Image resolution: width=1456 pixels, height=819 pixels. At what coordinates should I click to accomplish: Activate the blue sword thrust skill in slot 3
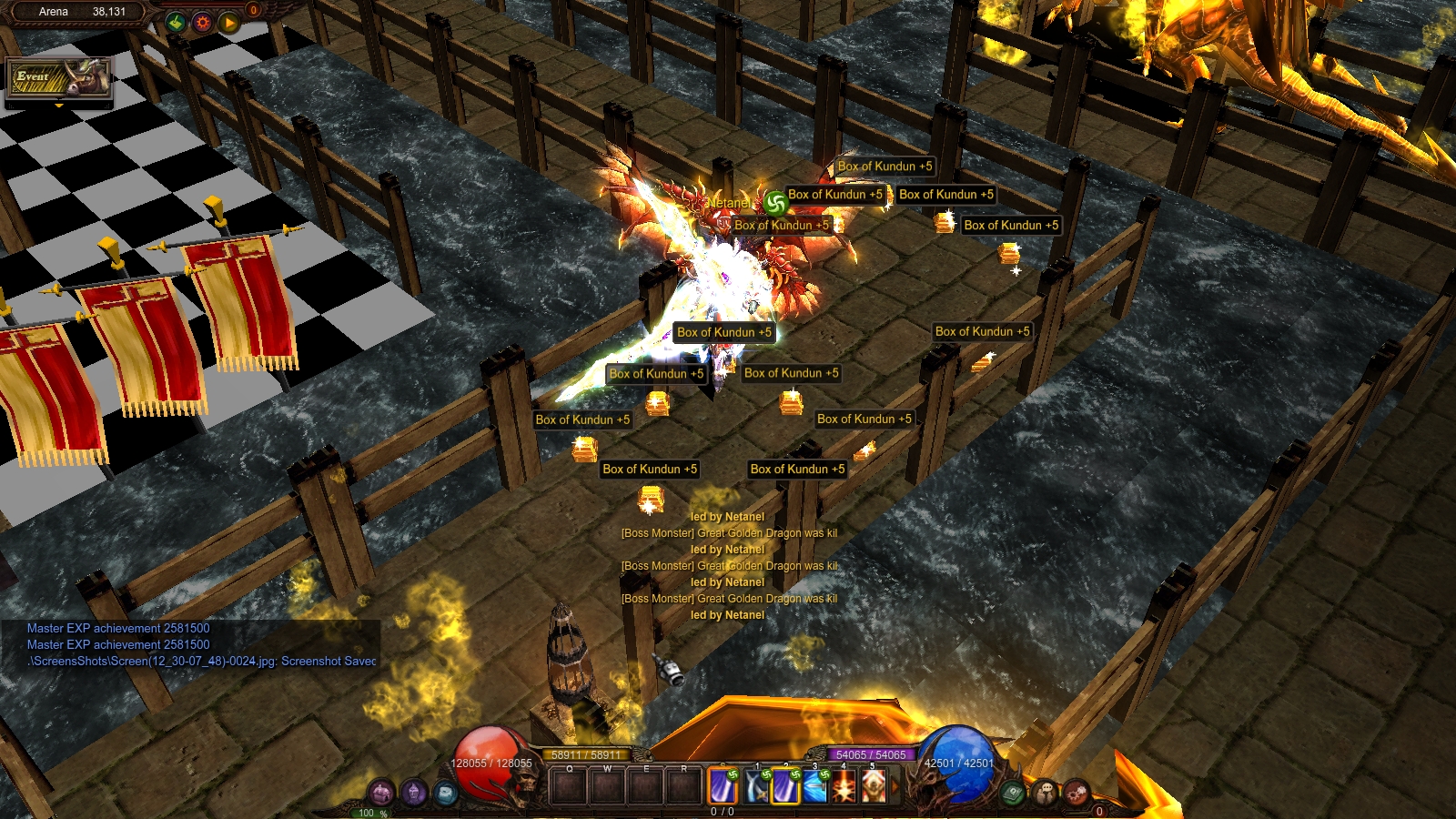tap(815, 786)
